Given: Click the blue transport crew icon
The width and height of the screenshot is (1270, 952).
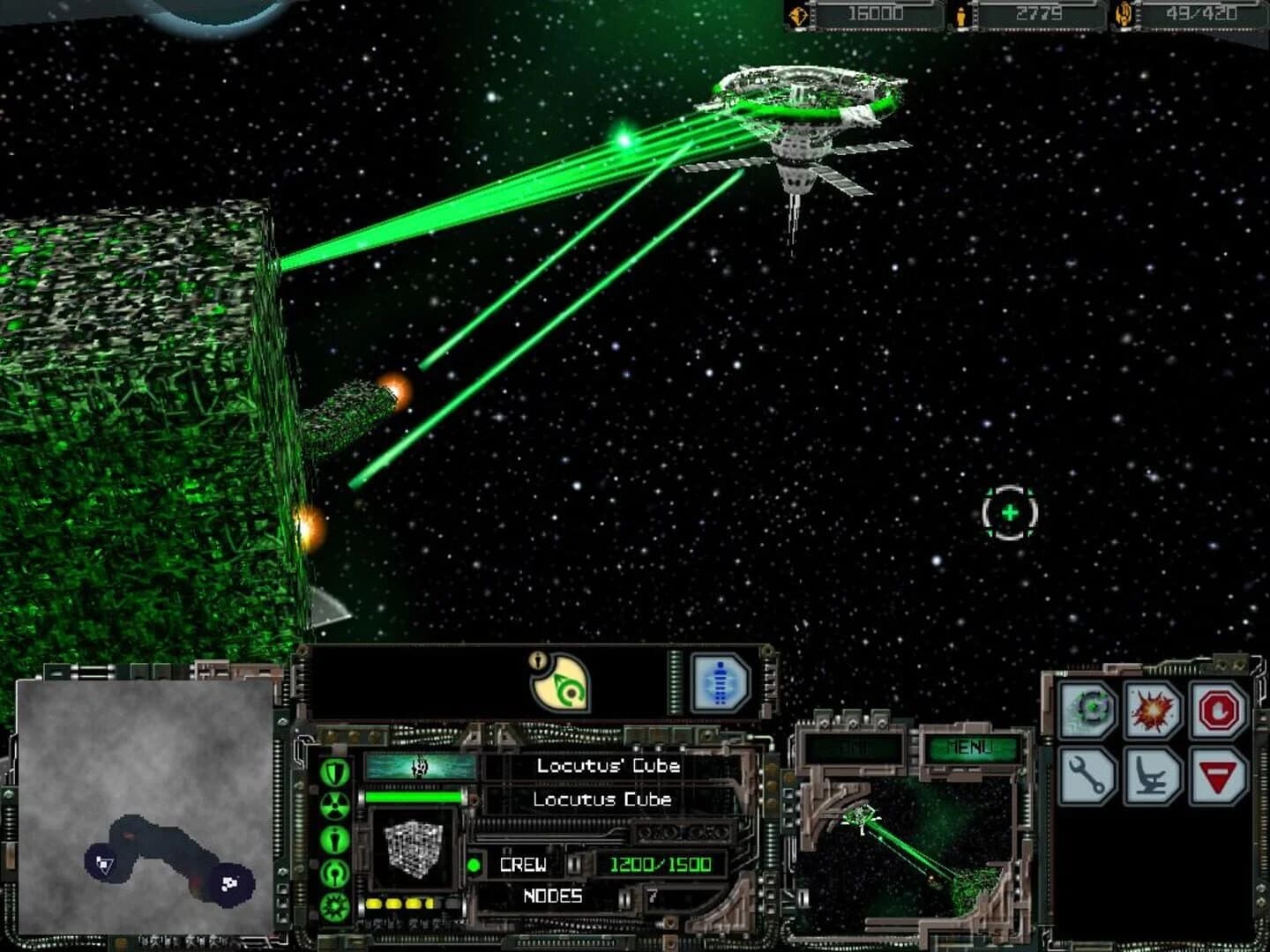Looking at the screenshot, I should (x=720, y=681).
